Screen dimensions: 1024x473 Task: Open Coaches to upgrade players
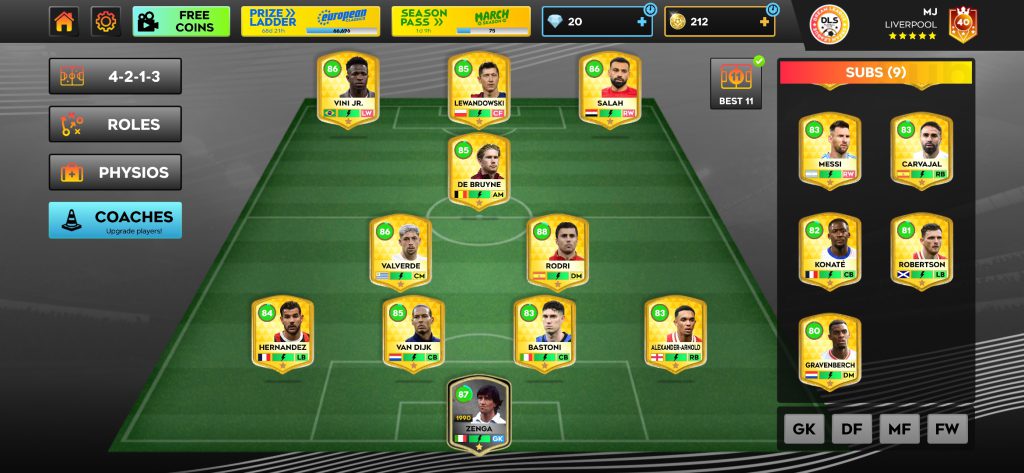[x=115, y=220]
